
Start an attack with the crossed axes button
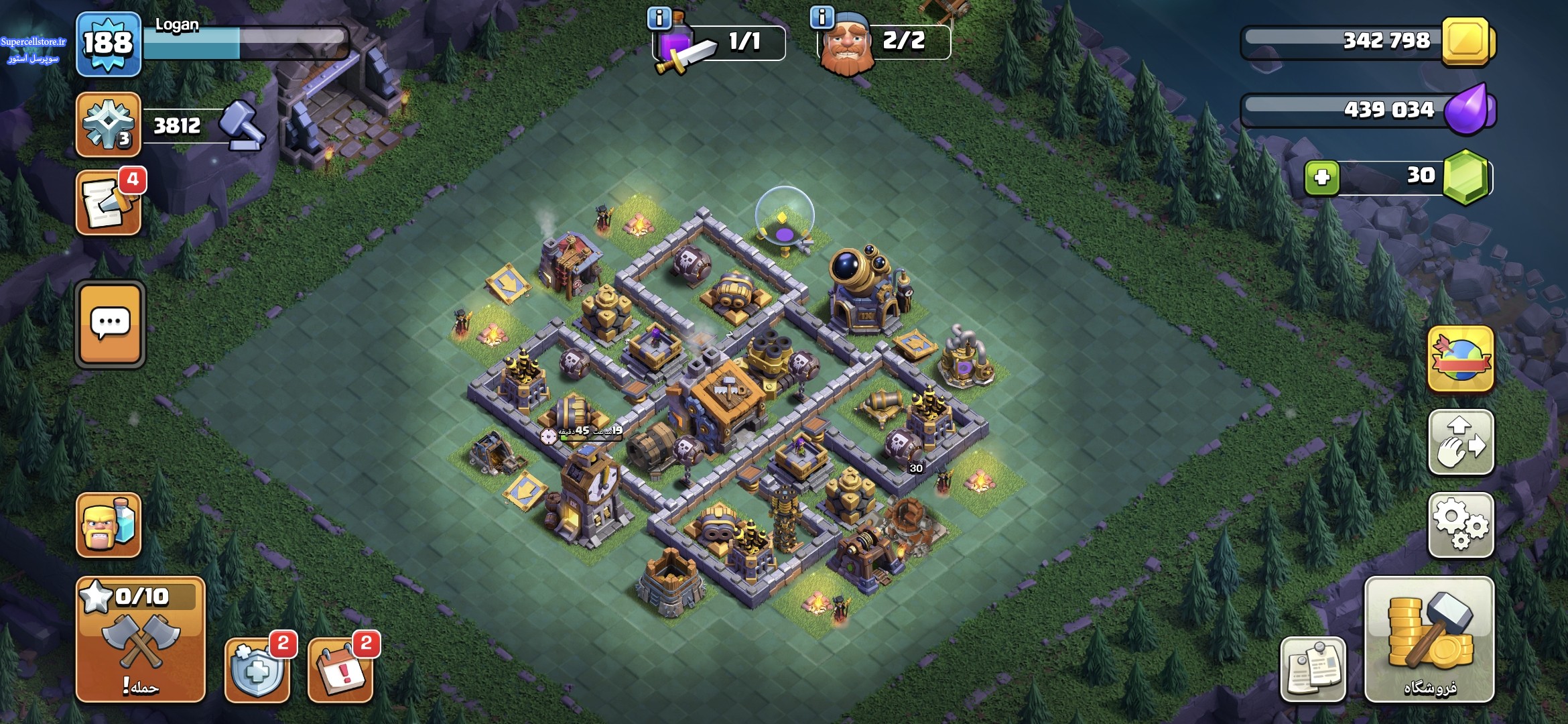click(140, 639)
